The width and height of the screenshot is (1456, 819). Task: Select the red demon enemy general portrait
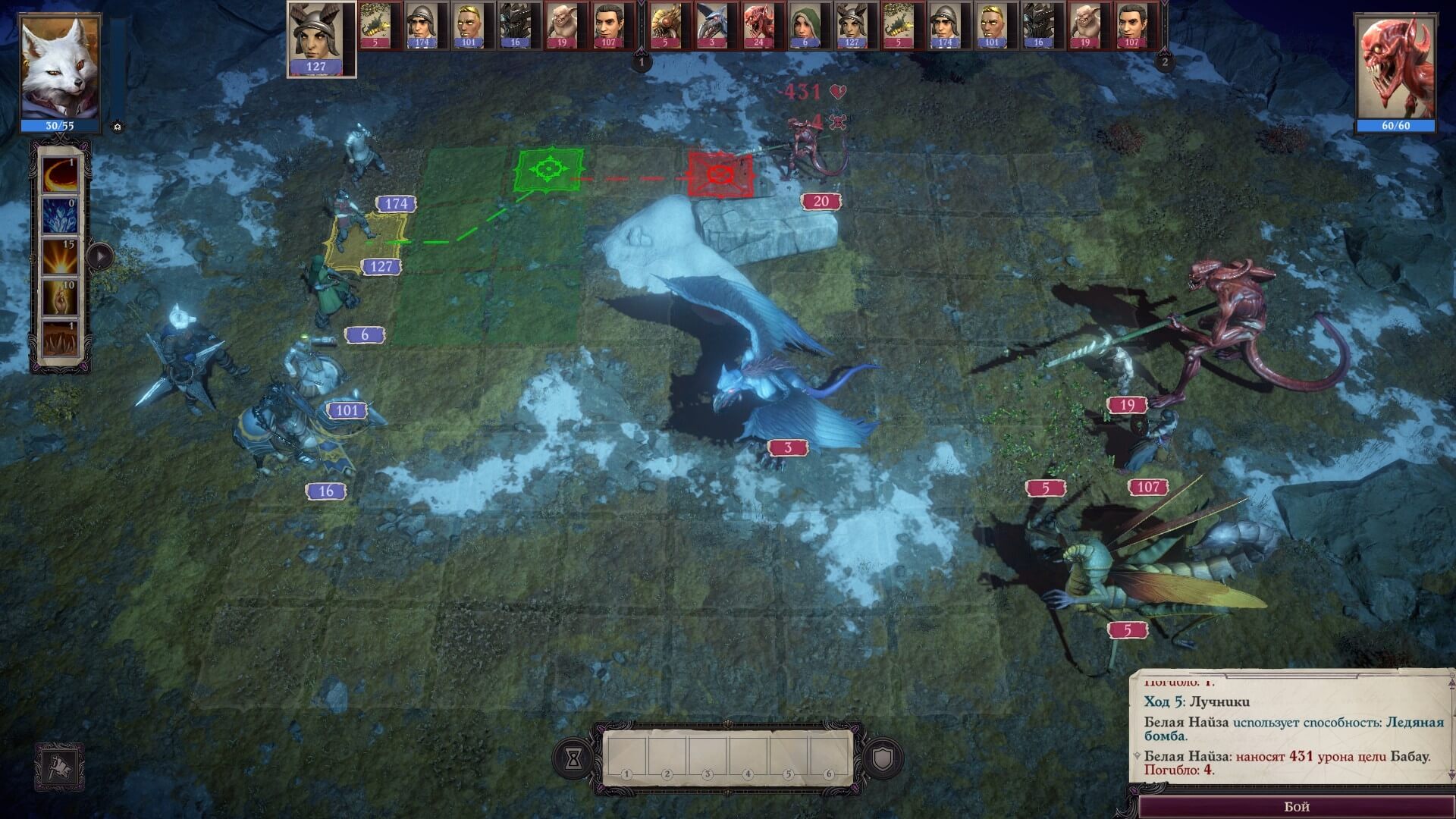pyautogui.click(x=1395, y=68)
